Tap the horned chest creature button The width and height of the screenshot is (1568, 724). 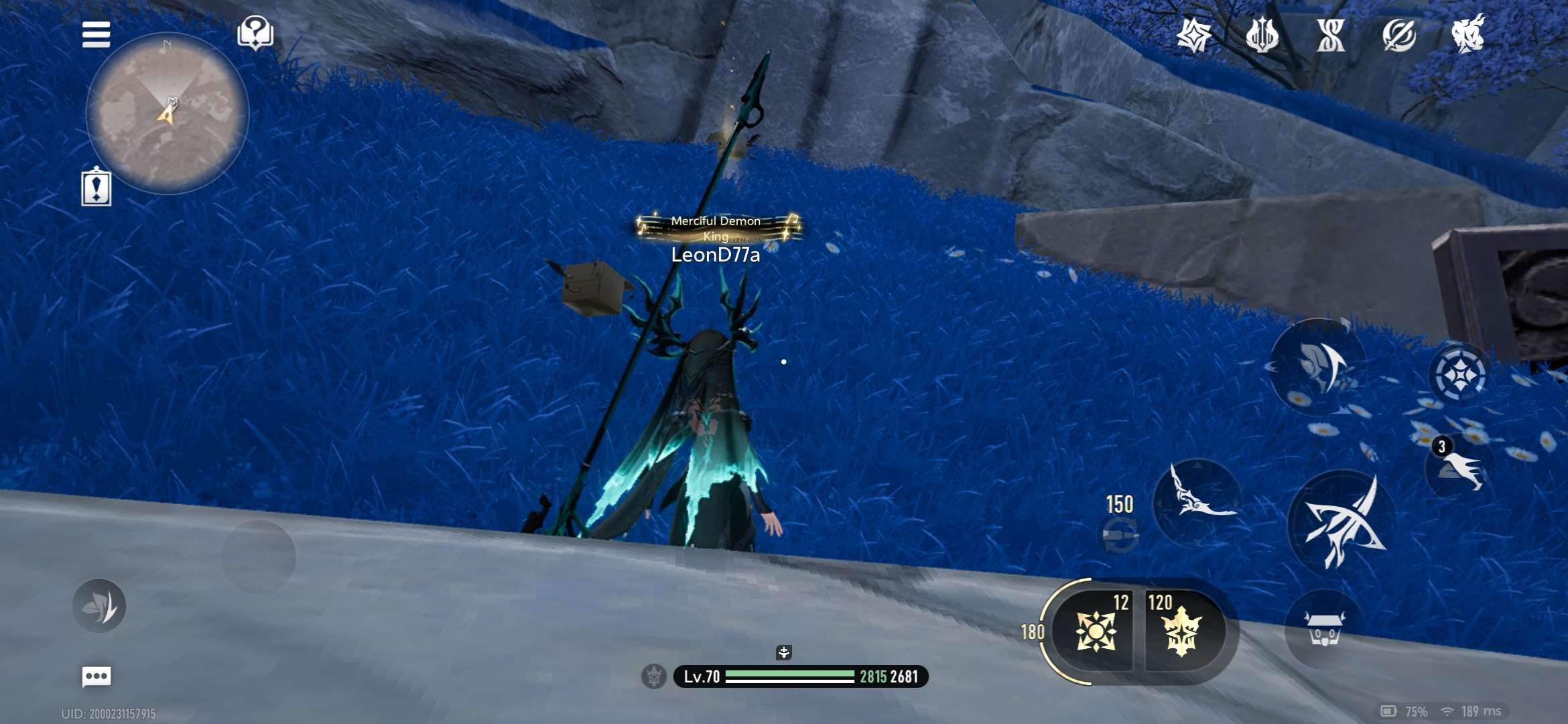[1324, 629]
